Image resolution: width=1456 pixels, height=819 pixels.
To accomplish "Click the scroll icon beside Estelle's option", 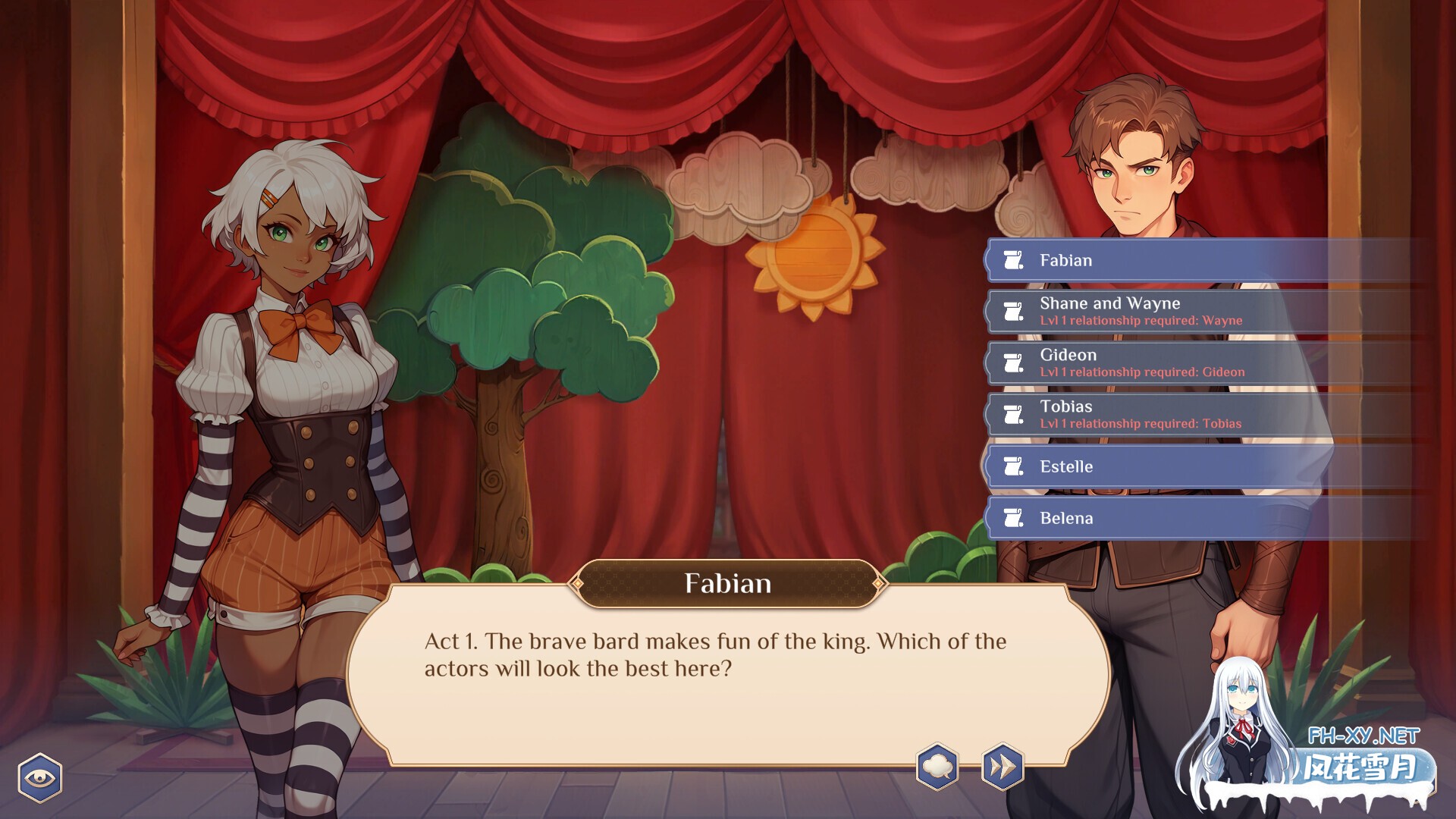I will click(1013, 466).
